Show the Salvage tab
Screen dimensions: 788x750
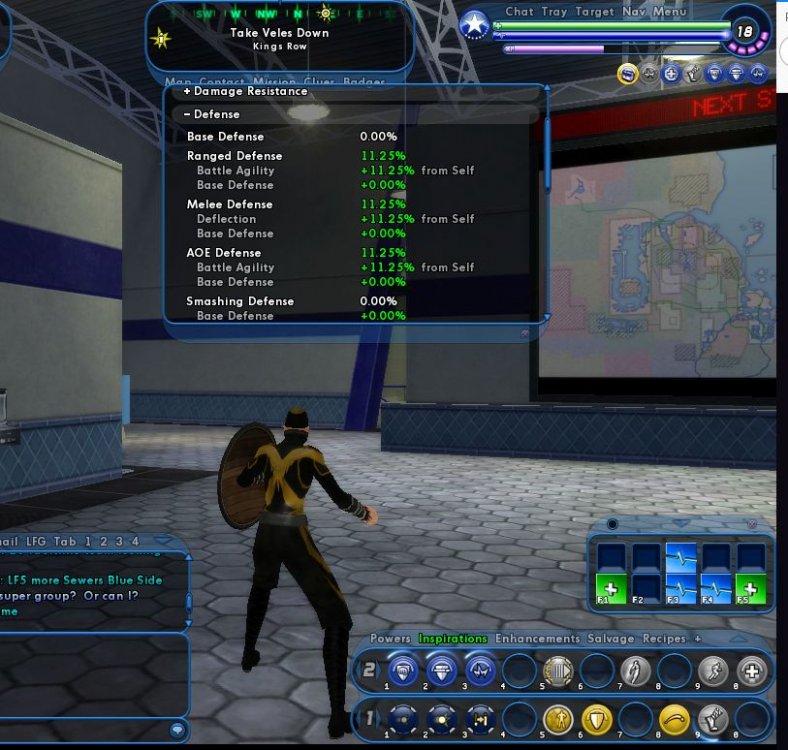click(x=610, y=638)
